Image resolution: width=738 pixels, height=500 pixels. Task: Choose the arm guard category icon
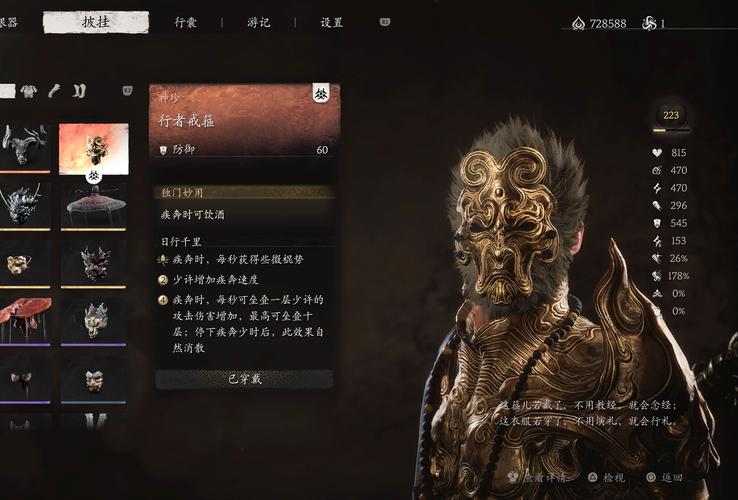click(54, 91)
